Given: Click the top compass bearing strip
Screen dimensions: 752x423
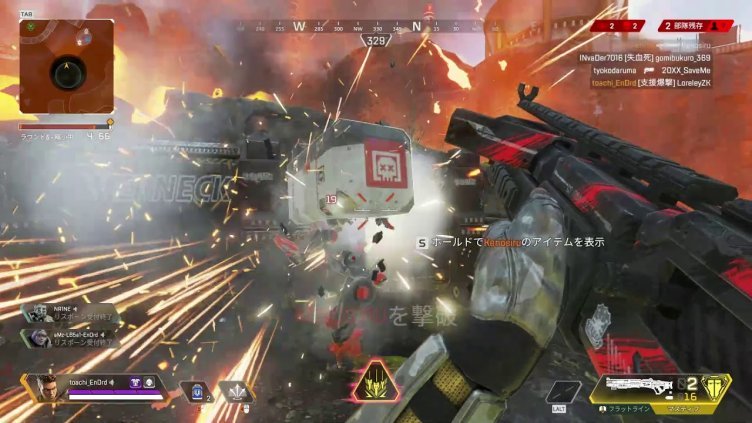Looking at the screenshot, I should [376, 28].
